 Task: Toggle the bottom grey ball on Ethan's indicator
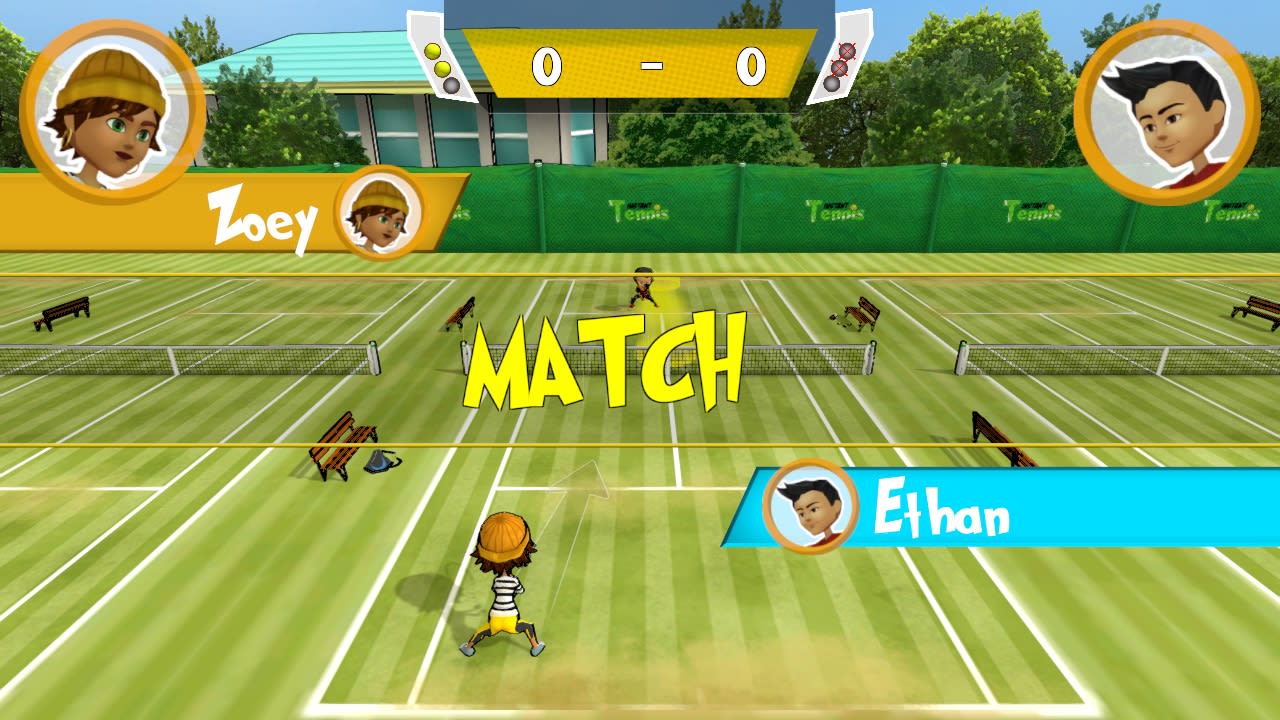(832, 85)
